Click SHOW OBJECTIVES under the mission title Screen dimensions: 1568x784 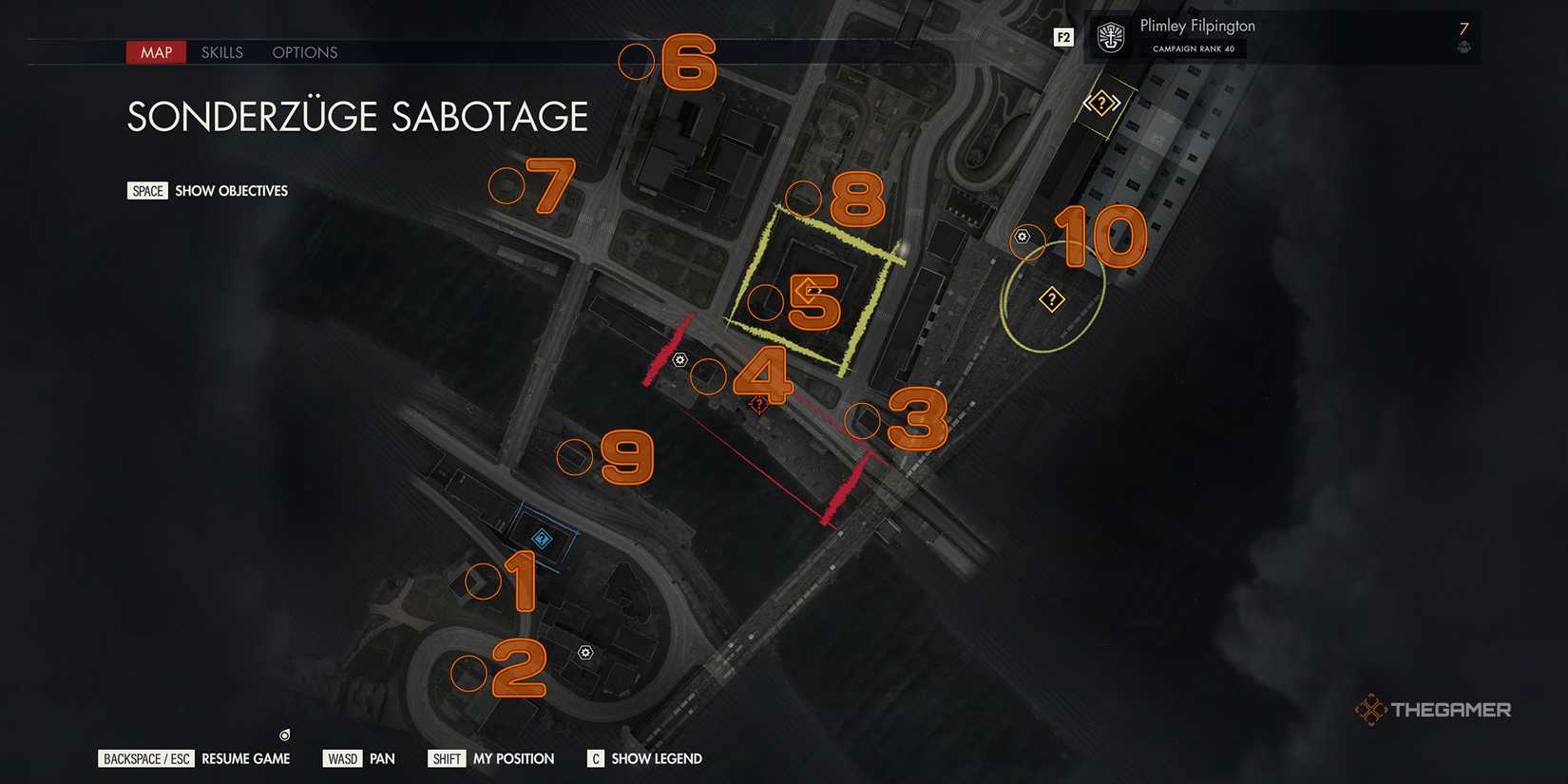(230, 190)
